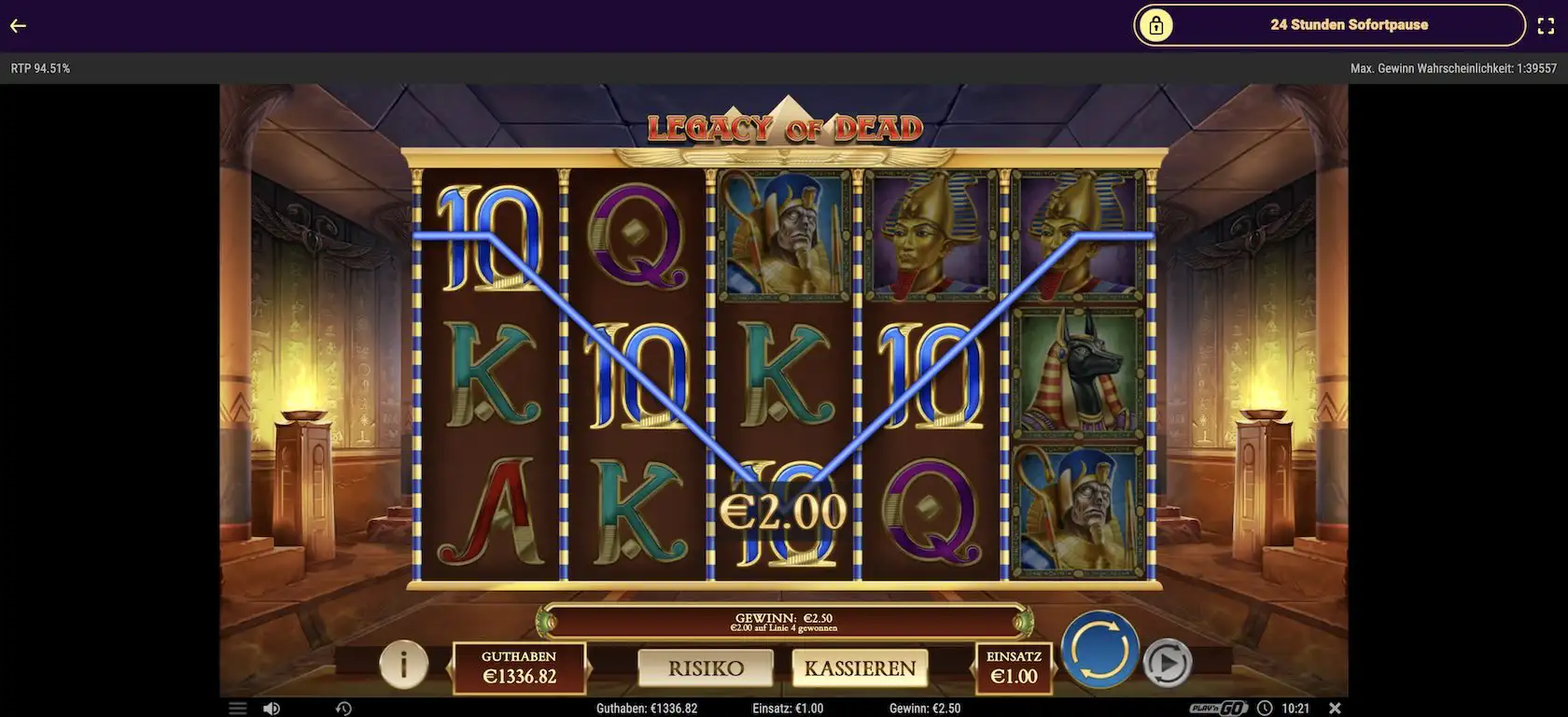This screenshot has width=1568, height=717.
Task: Click the Gewinn €2.50 message banner
Action: (784, 621)
